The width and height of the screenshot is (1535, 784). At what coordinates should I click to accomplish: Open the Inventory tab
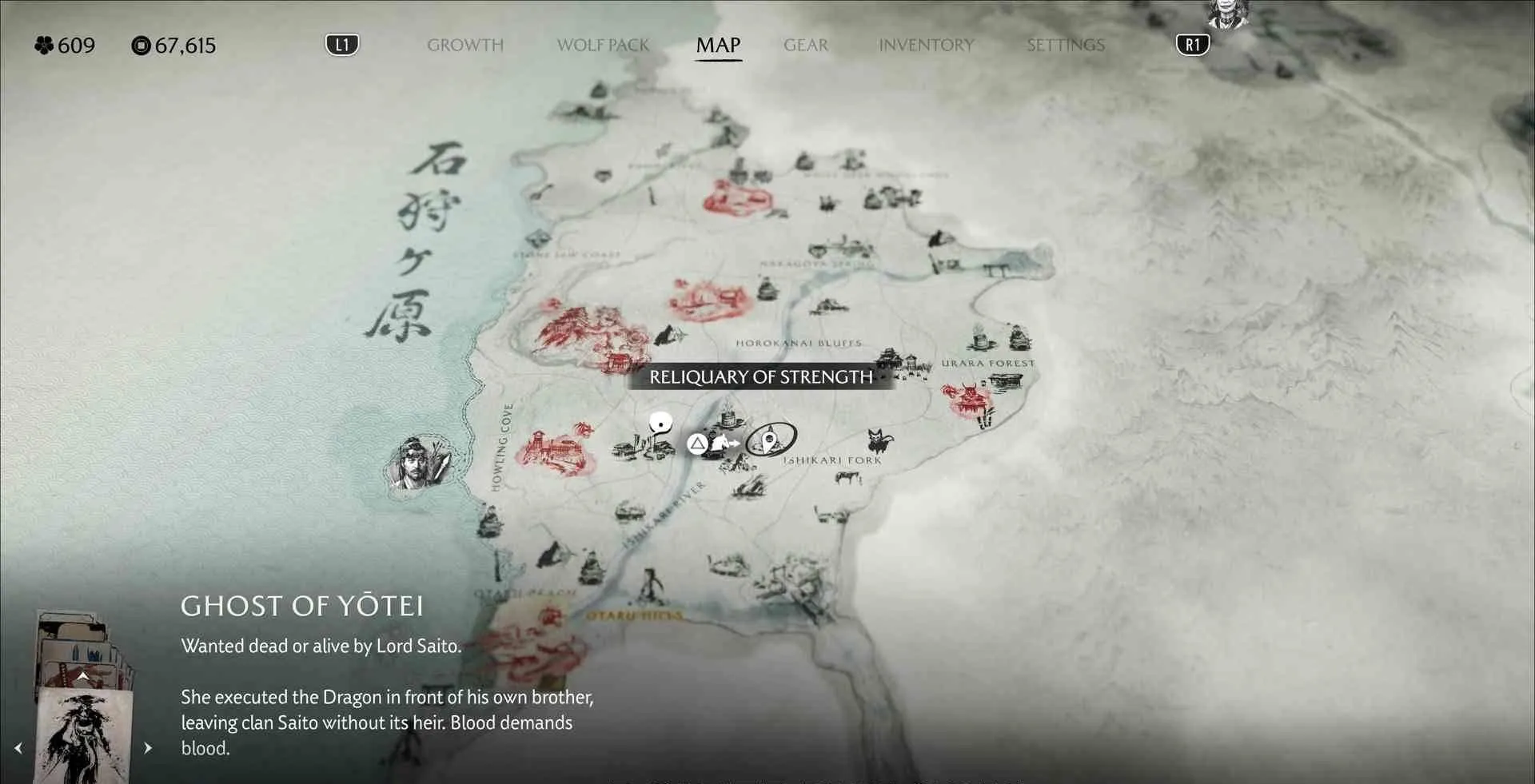click(926, 46)
